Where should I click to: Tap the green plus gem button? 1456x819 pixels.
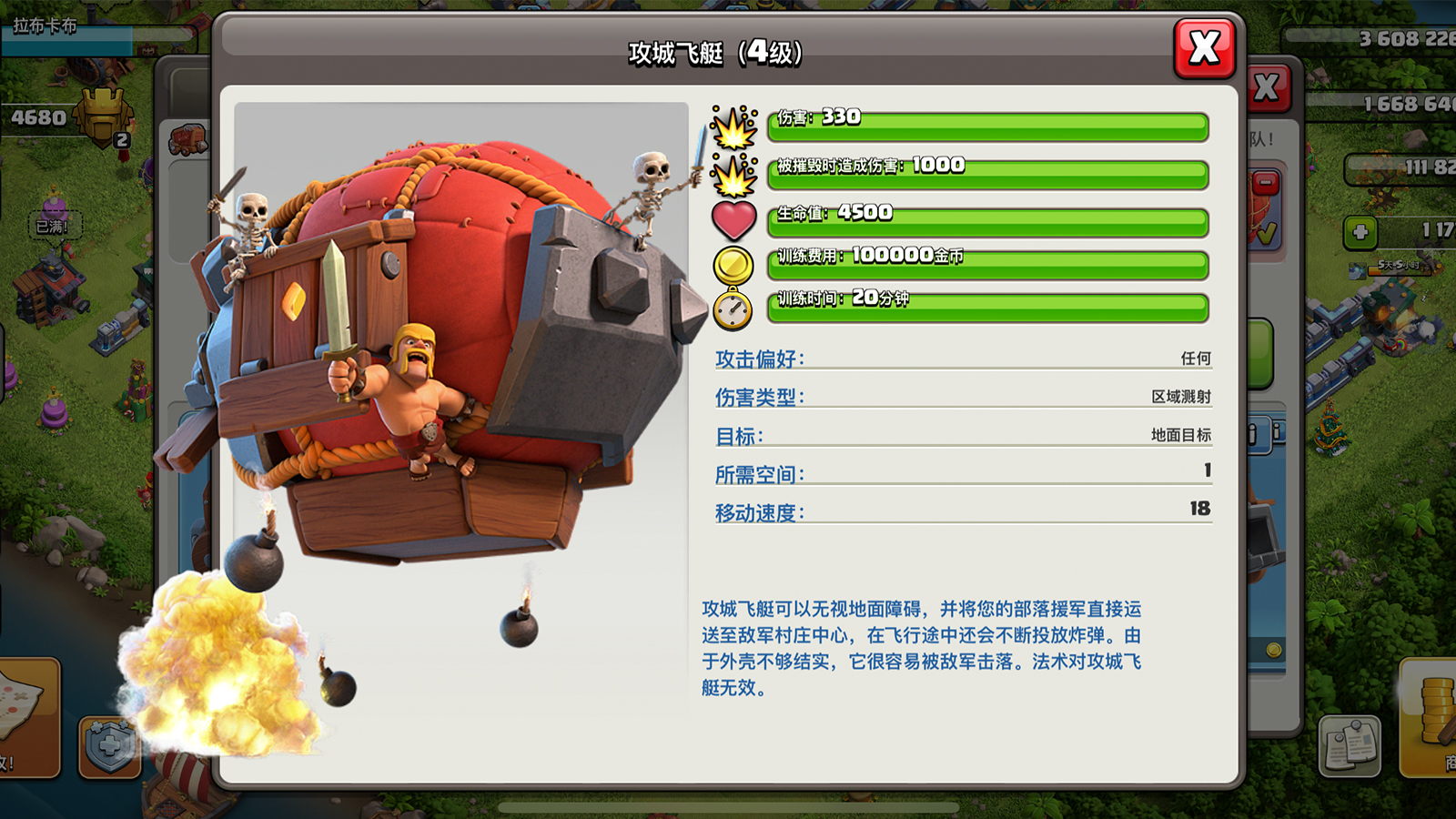pos(1360,232)
